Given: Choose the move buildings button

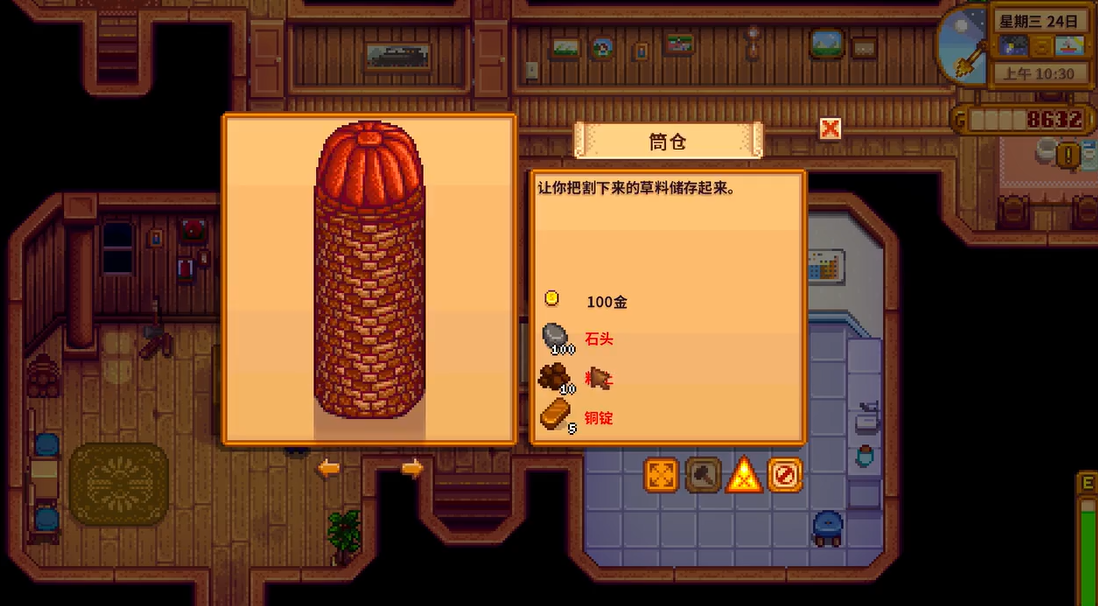Looking at the screenshot, I should [661, 475].
